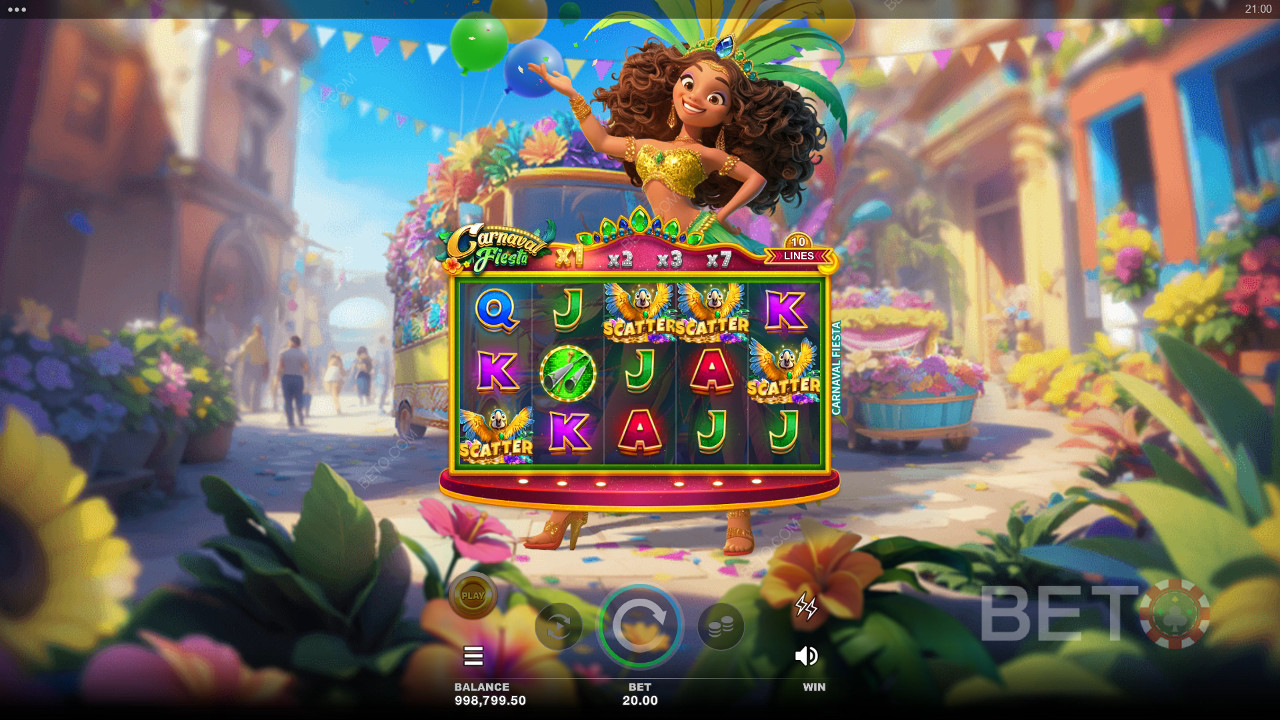This screenshot has width=1280, height=720.
Task: Open the coin stack bet settings
Action: coord(720,627)
